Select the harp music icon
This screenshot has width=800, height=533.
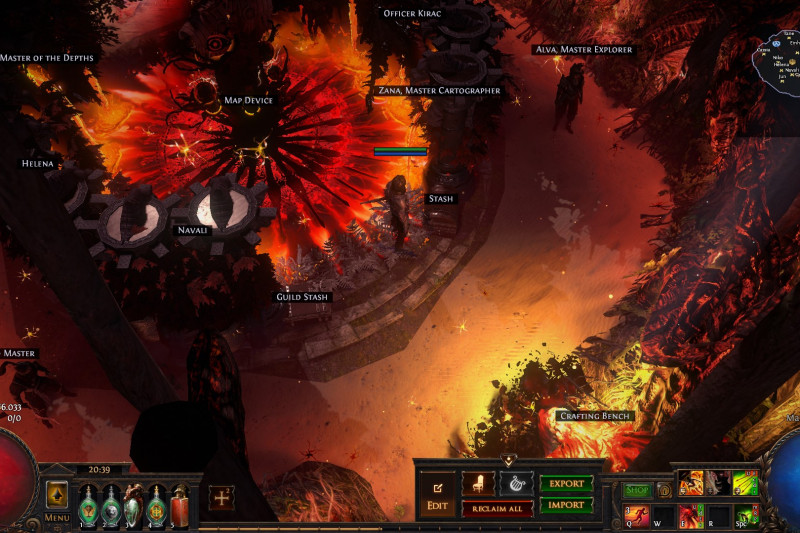pyautogui.click(x=516, y=484)
